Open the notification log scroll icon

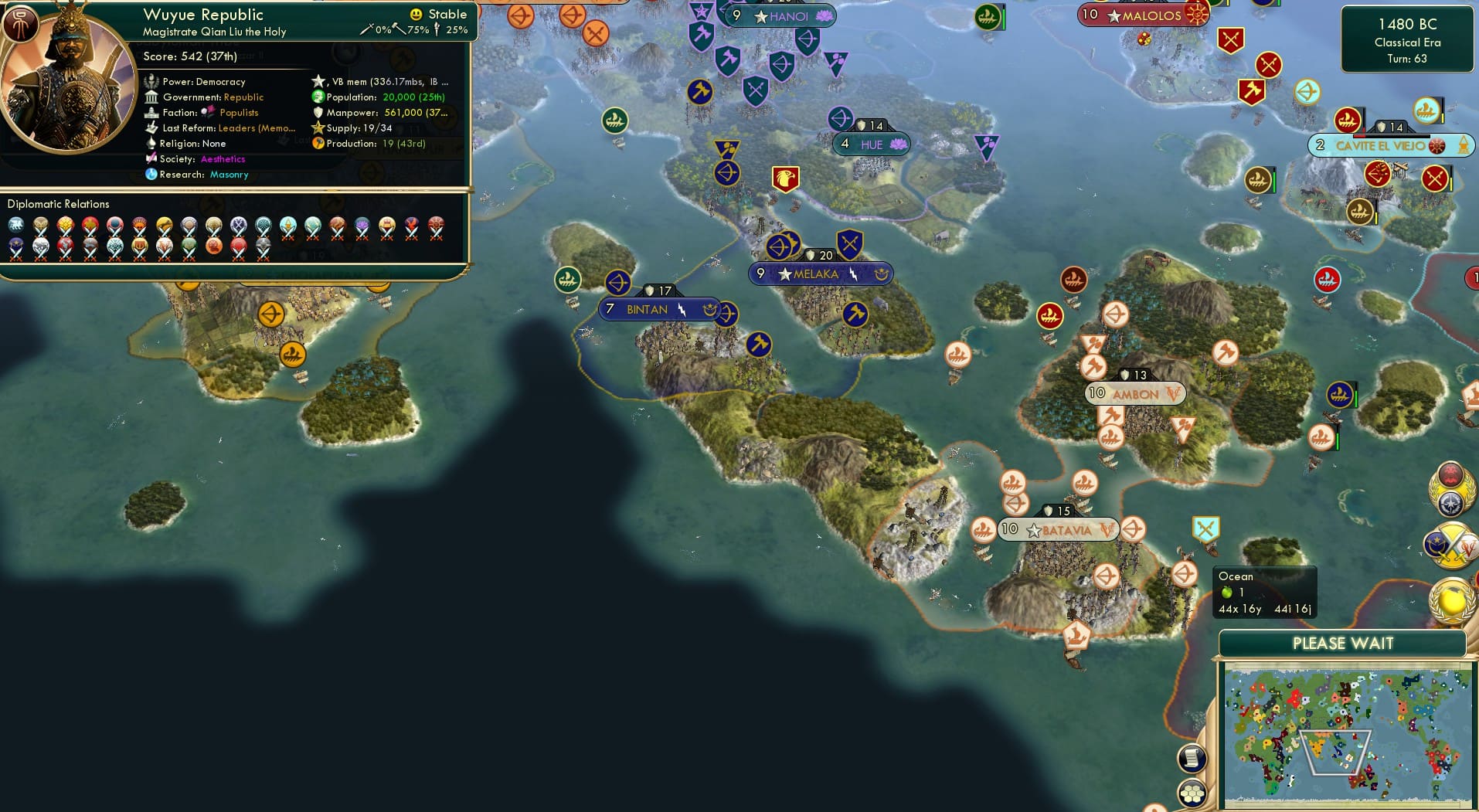click(1192, 757)
